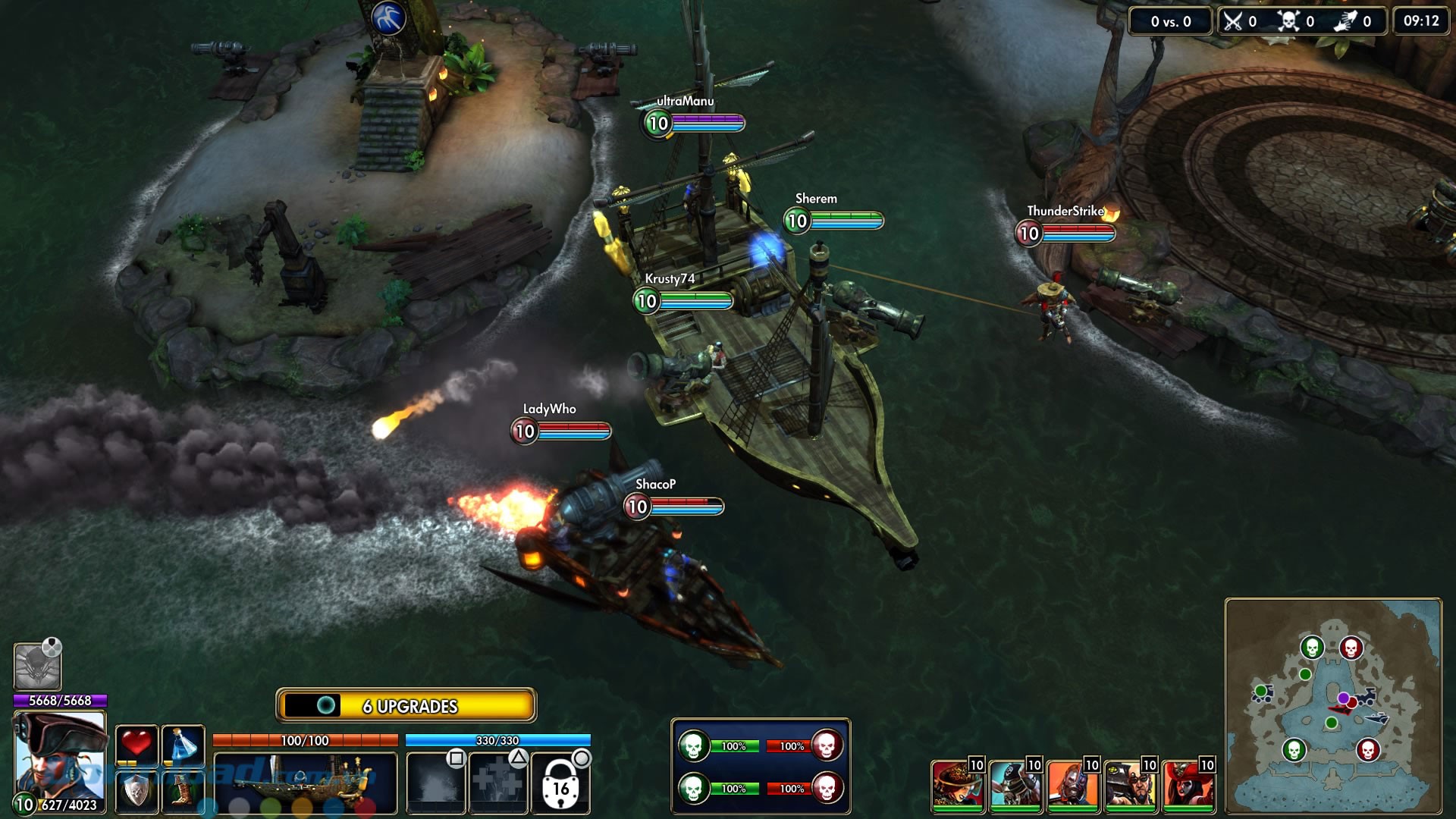1456x819 pixels.
Task: Select the goggled bearded teammate portrait
Action: tap(1130, 786)
